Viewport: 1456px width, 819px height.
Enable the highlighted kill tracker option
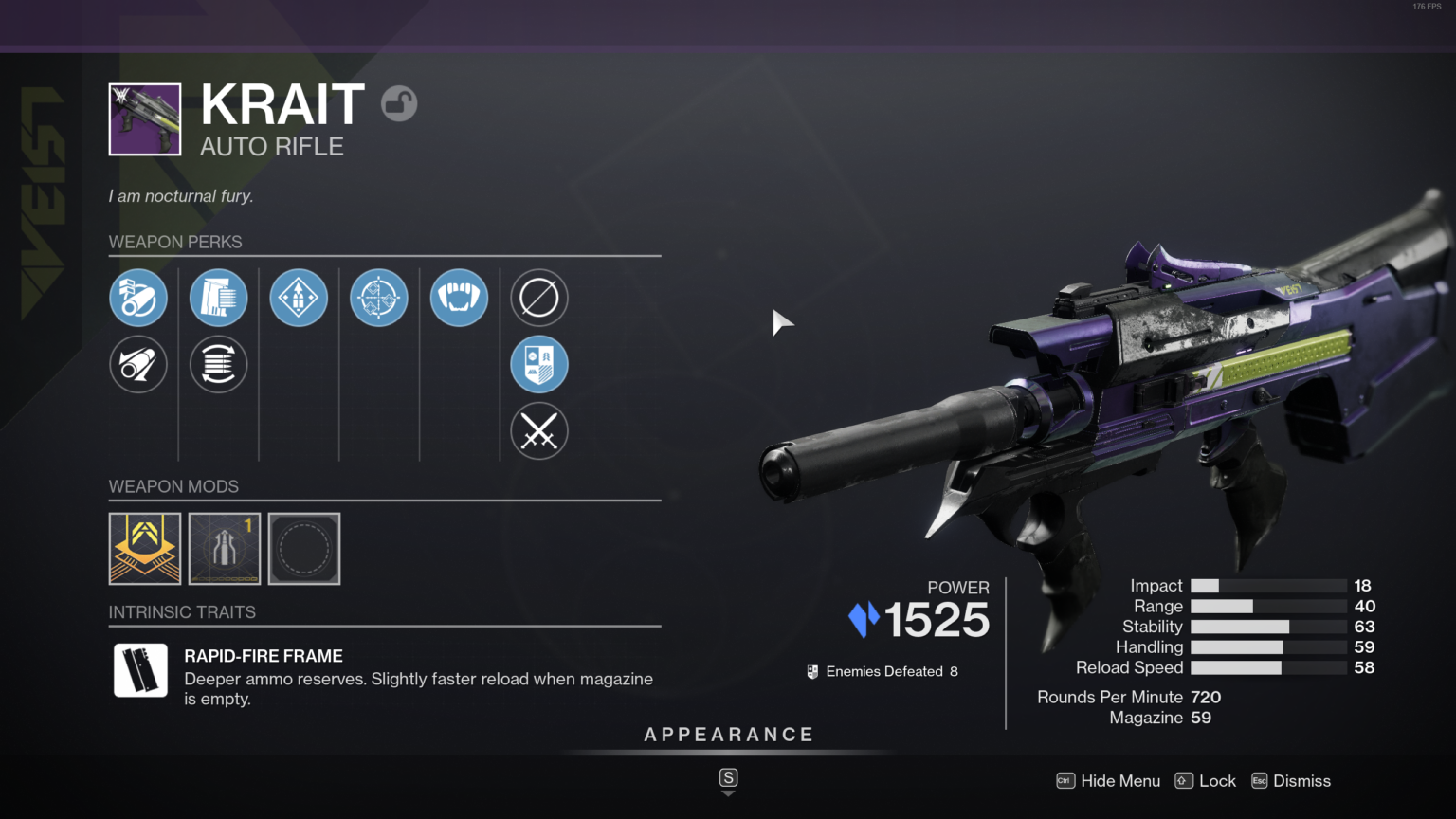tap(538, 364)
